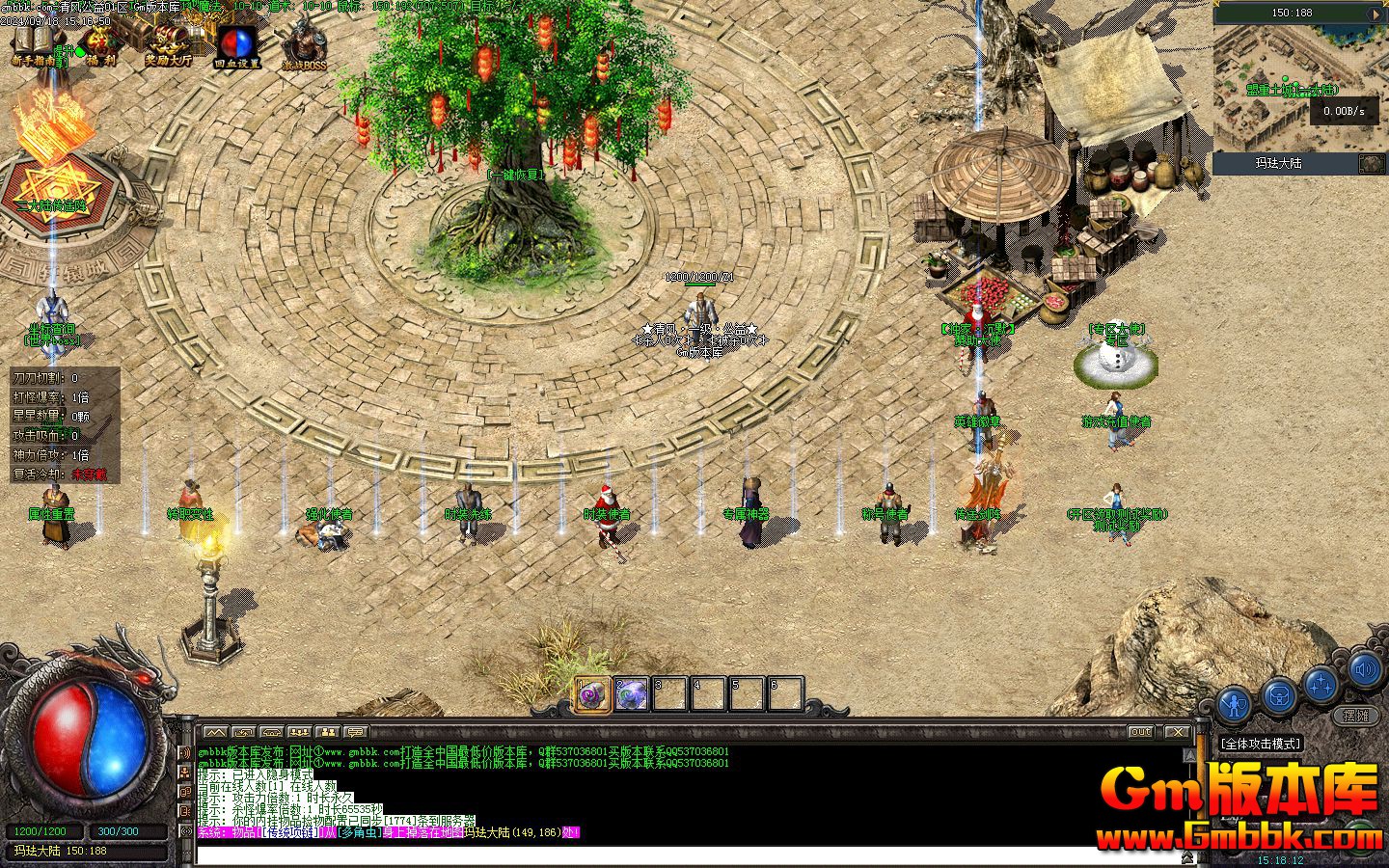The image size is (1389, 868).
Task: Open the 奖励大厅 reward hall chest
Action: [x=169, y=43]
